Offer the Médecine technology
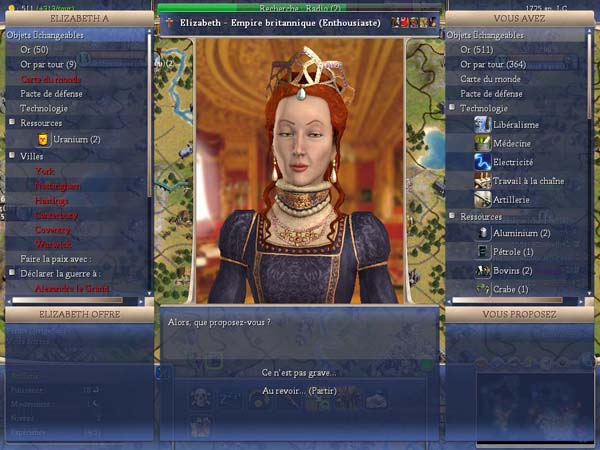The width and height of the screenshot is (600, 450). (x=512, y=143)
